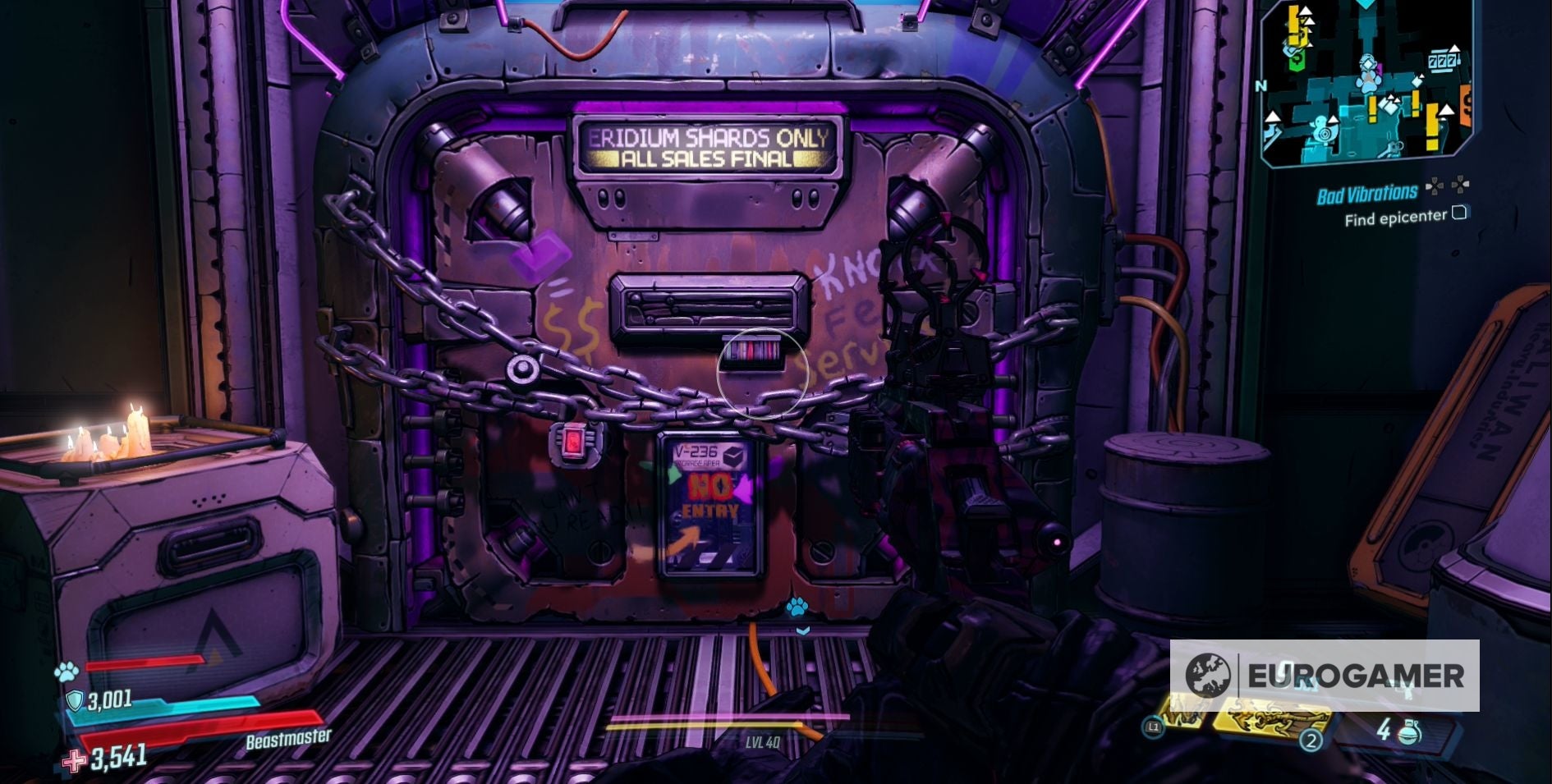The width and height of the screenshot is (1552, 784).
Task: Expand the right D-pad icon in the quest tracker
Action: [1460, 186]
